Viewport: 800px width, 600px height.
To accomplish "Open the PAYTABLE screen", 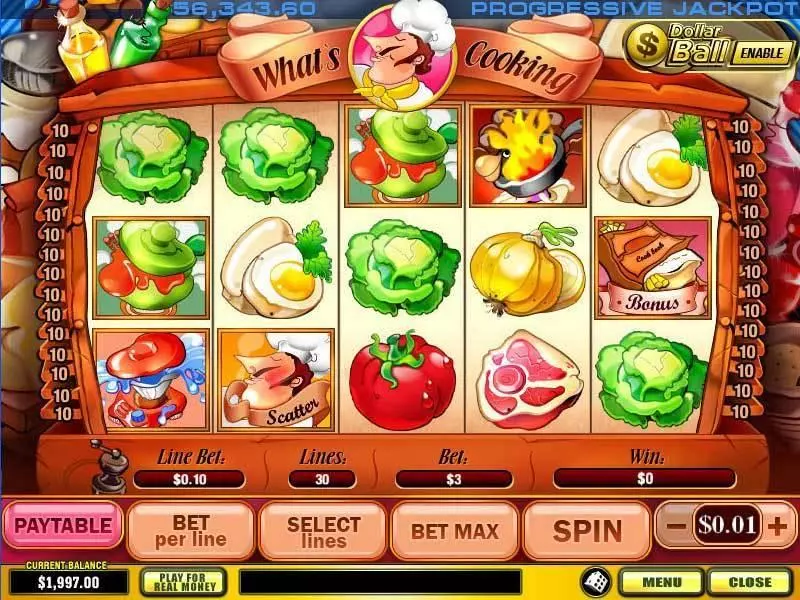I will (62, 527).
